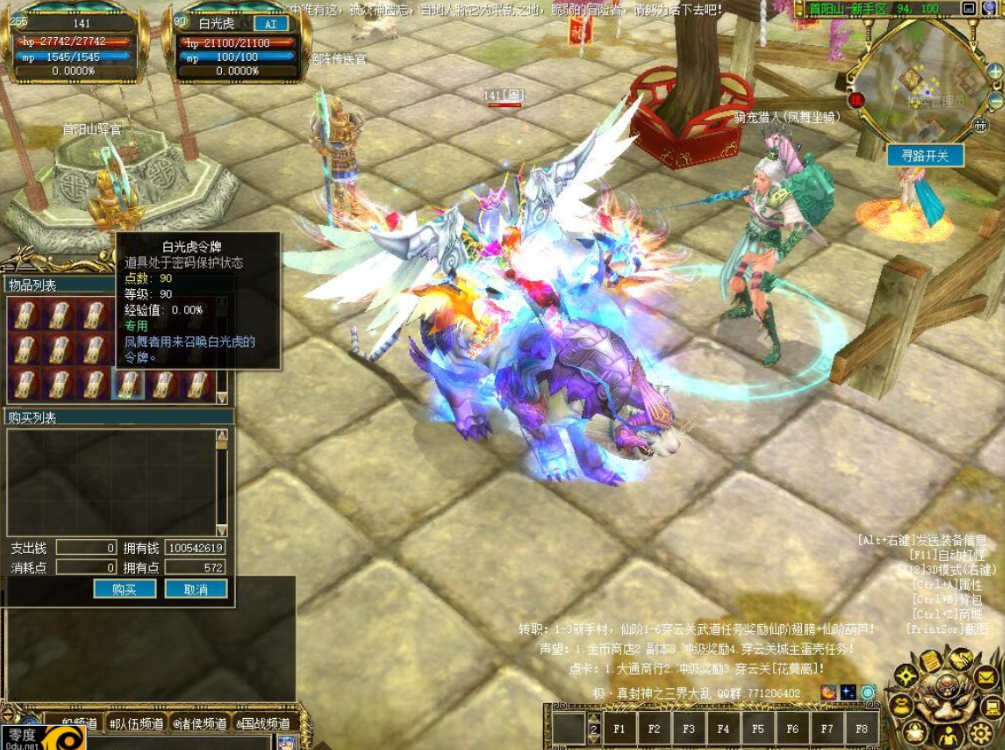Click the red gem button on minimap
Screen dimensions: 1005x750
point(857,100)
